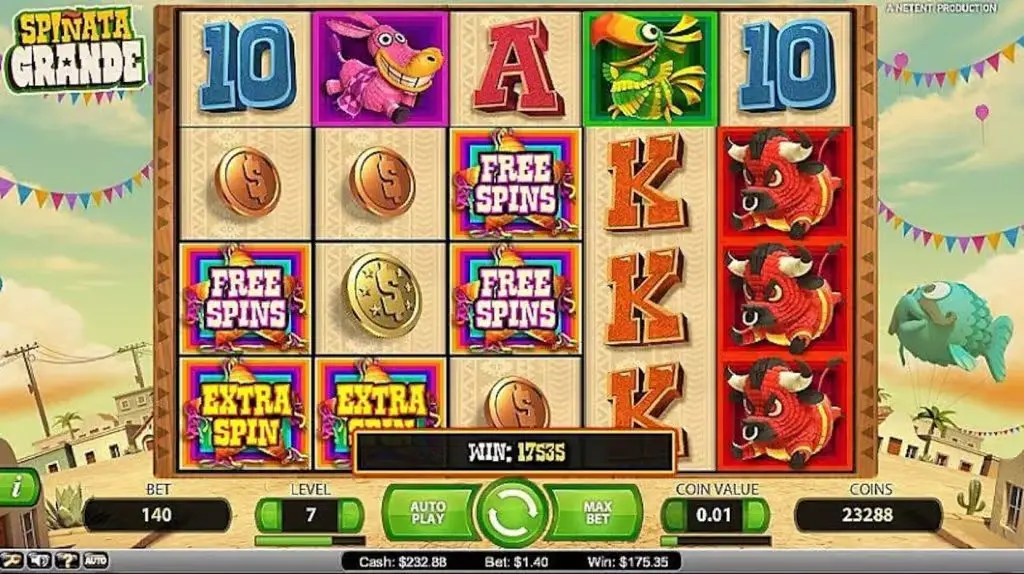Click the small AUTO icon in bottom bar

point(95,561)
